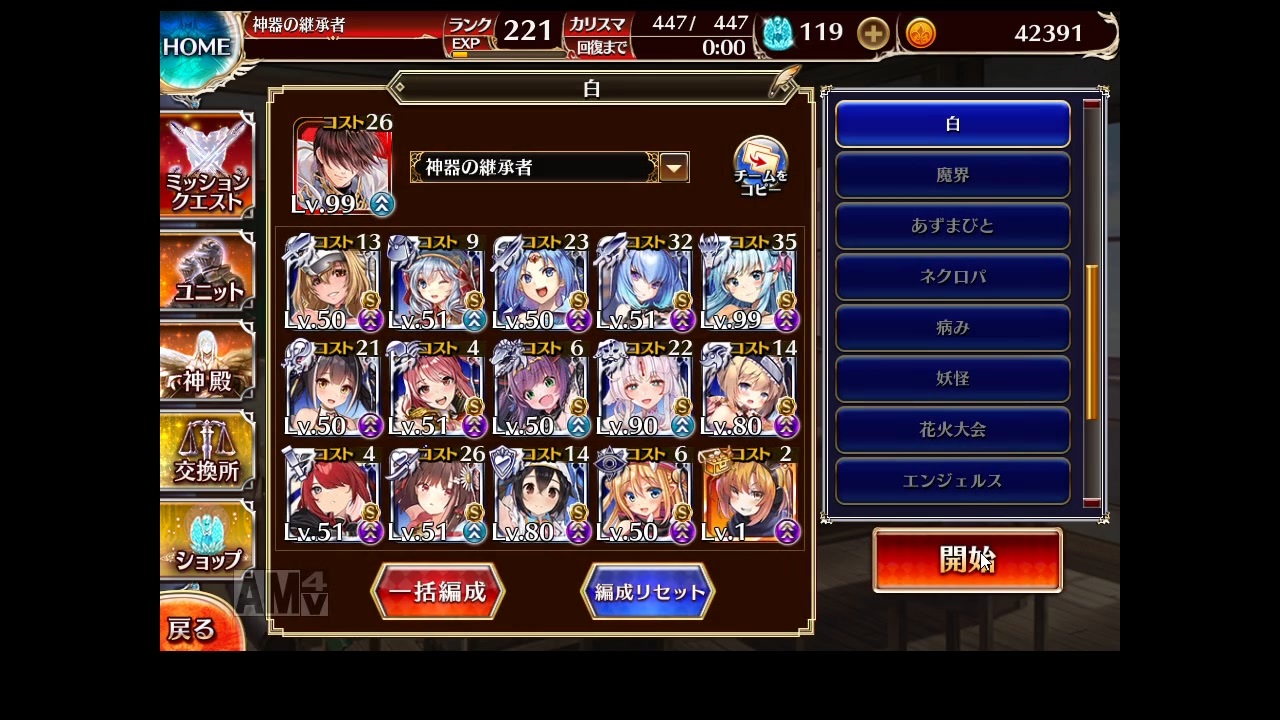The width and height of the screenshot is (1280, 720).
Task: Click the team copy (チームをコピー) icon
Action: click(760, 160)
